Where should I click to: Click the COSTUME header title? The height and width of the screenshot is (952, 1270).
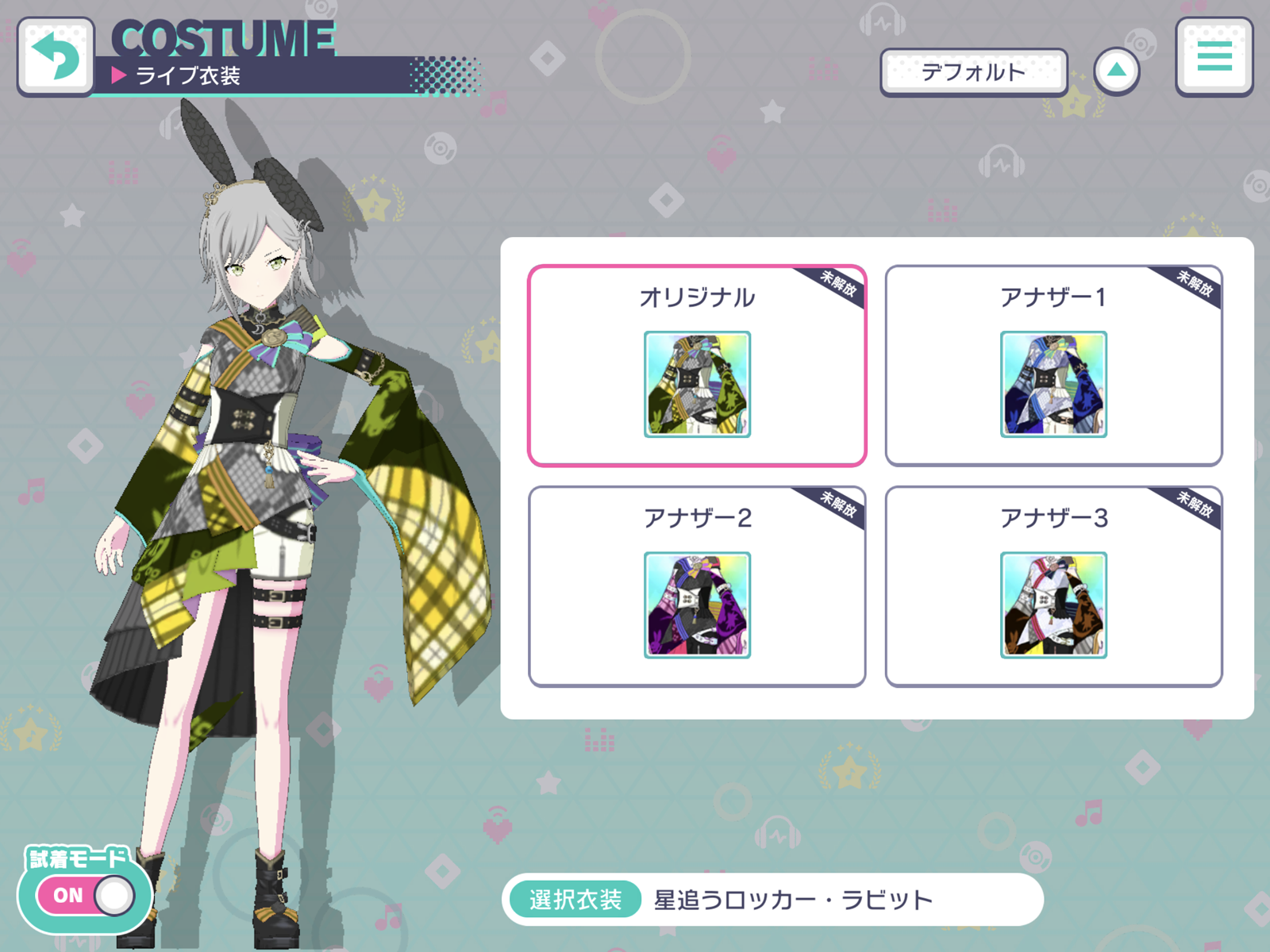tap(223, 38)
